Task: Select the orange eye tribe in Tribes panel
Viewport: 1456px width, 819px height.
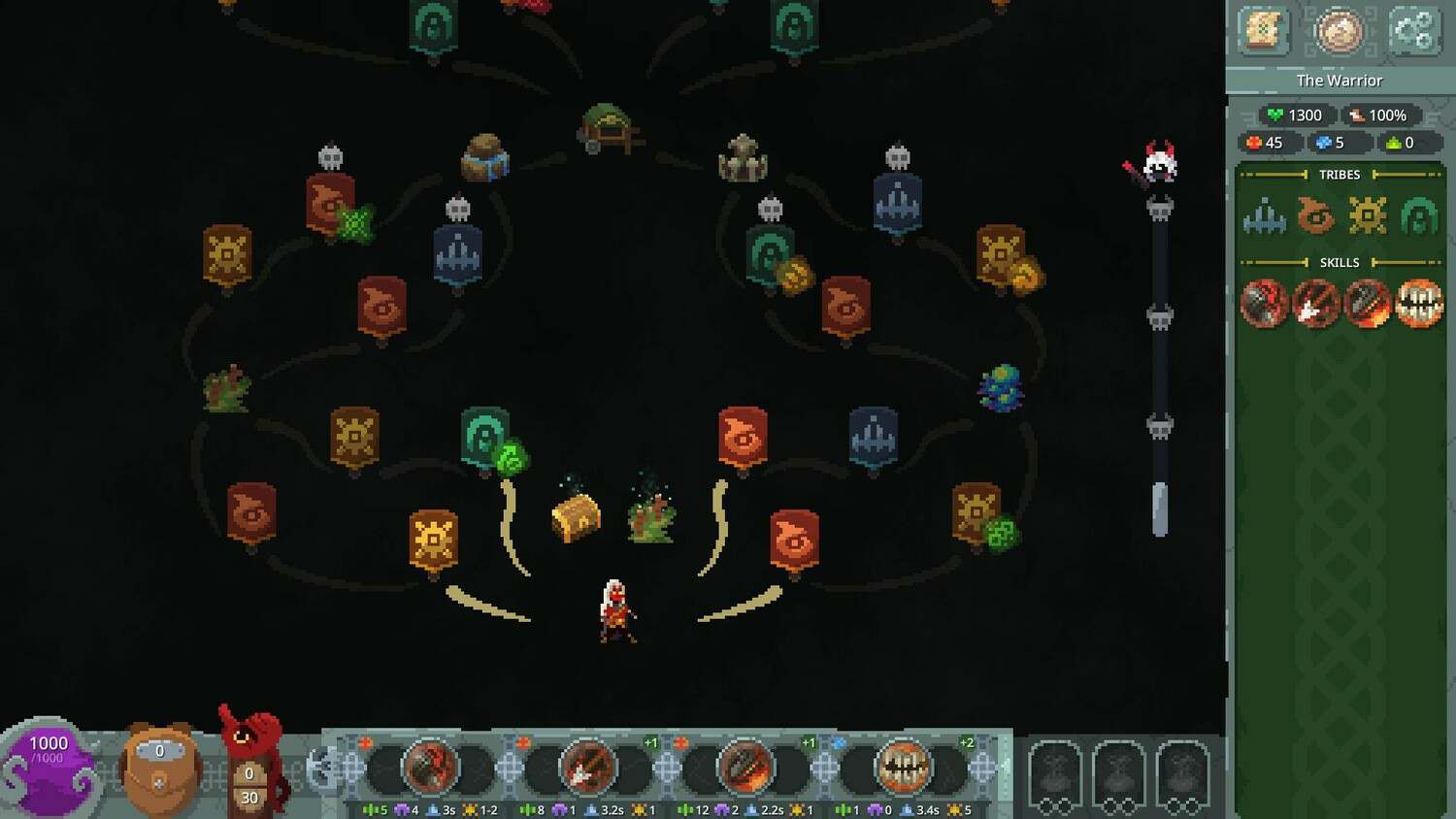Action: coord(1315,215)
